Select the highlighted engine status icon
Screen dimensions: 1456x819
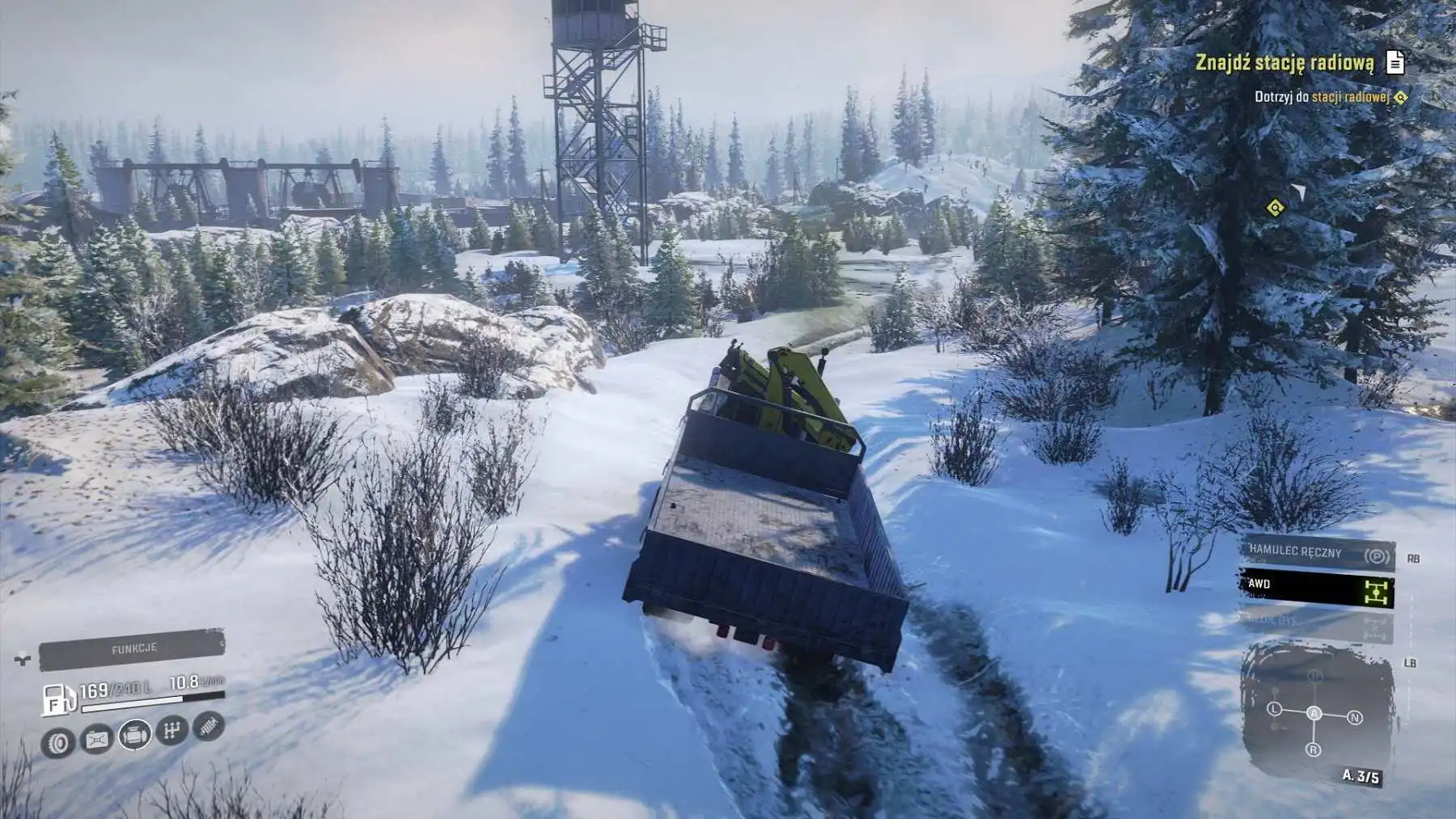click(x=135, y=735)
